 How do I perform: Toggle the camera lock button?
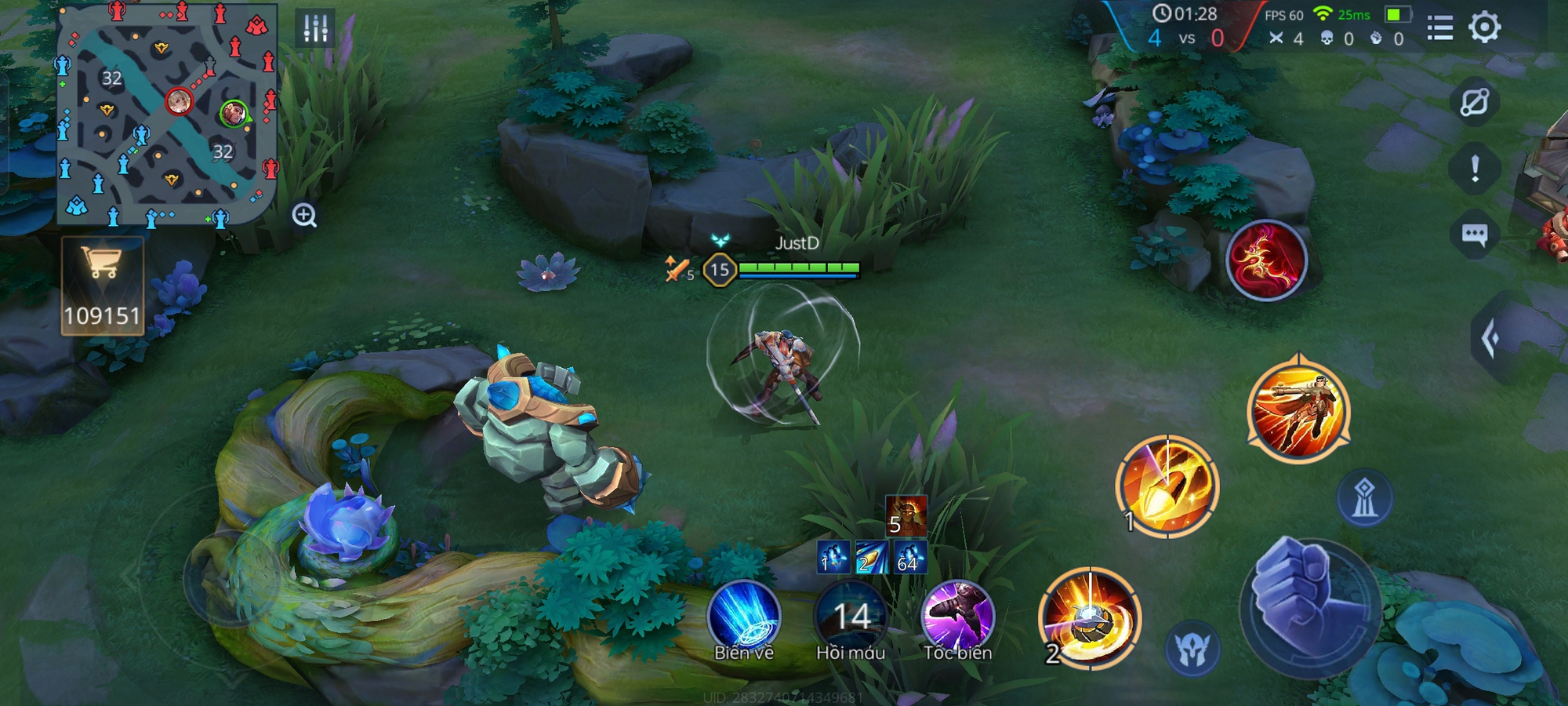pos(1475,102)
